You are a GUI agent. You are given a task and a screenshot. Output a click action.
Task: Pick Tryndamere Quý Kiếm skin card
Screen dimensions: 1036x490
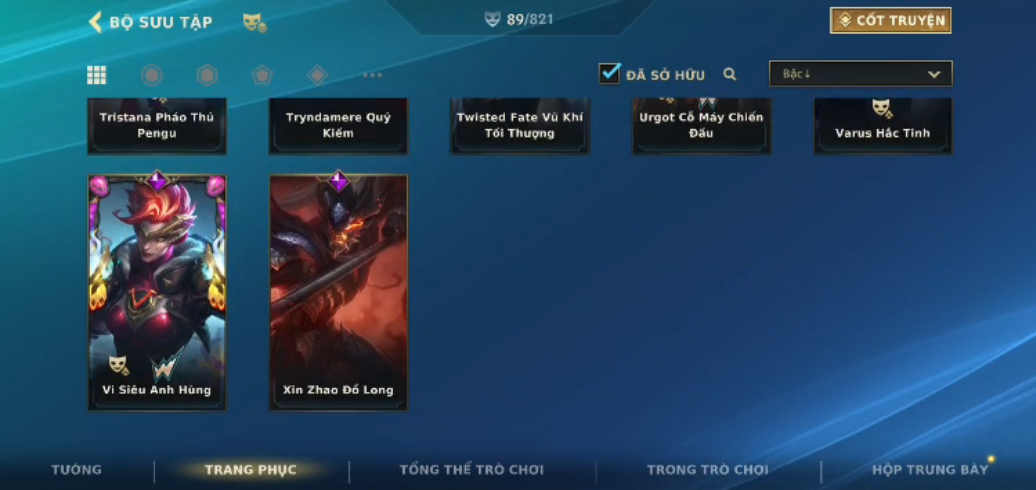click(x=338, y=125)
